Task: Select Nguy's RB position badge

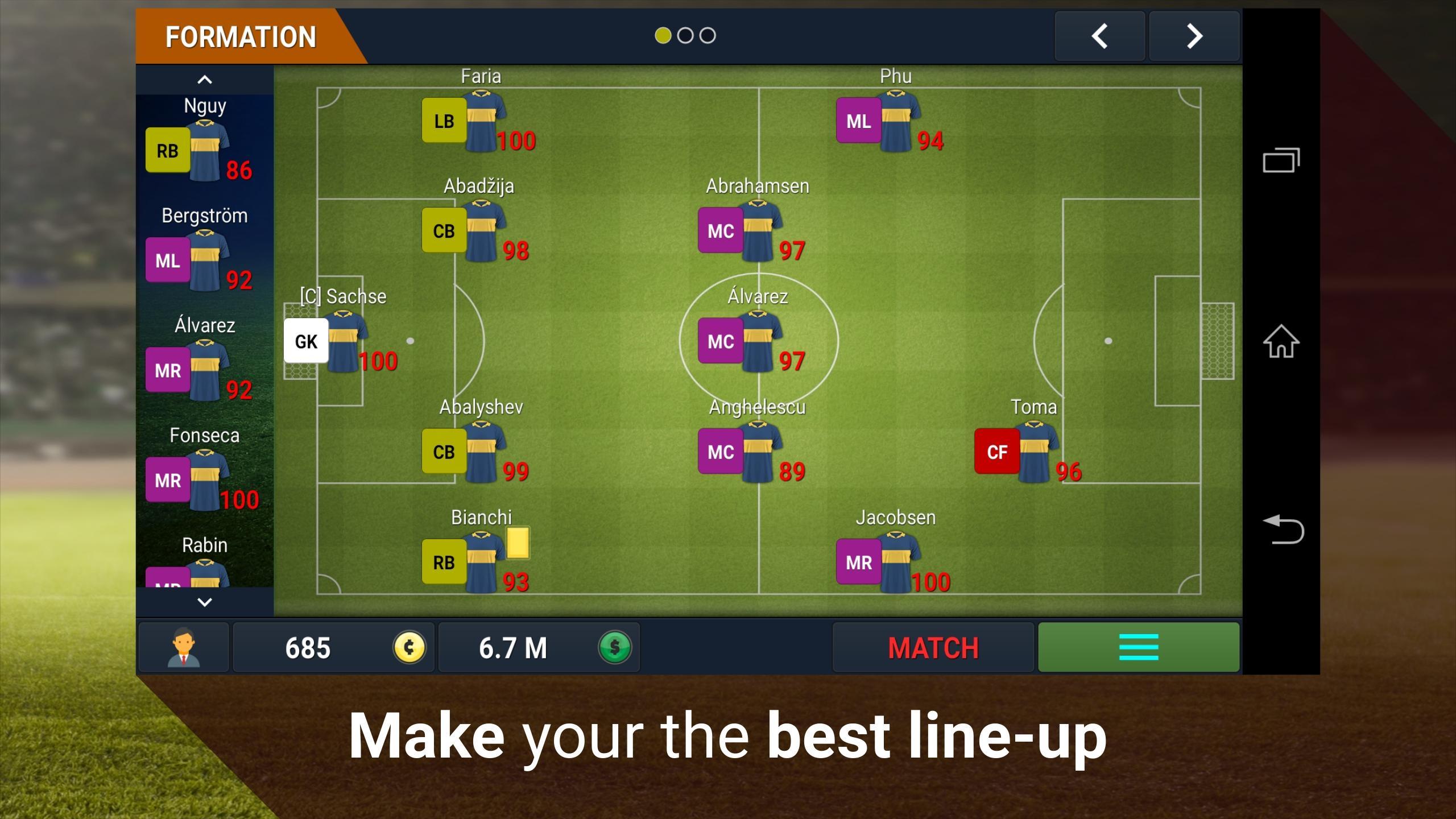Action: [x=167, y=150]
